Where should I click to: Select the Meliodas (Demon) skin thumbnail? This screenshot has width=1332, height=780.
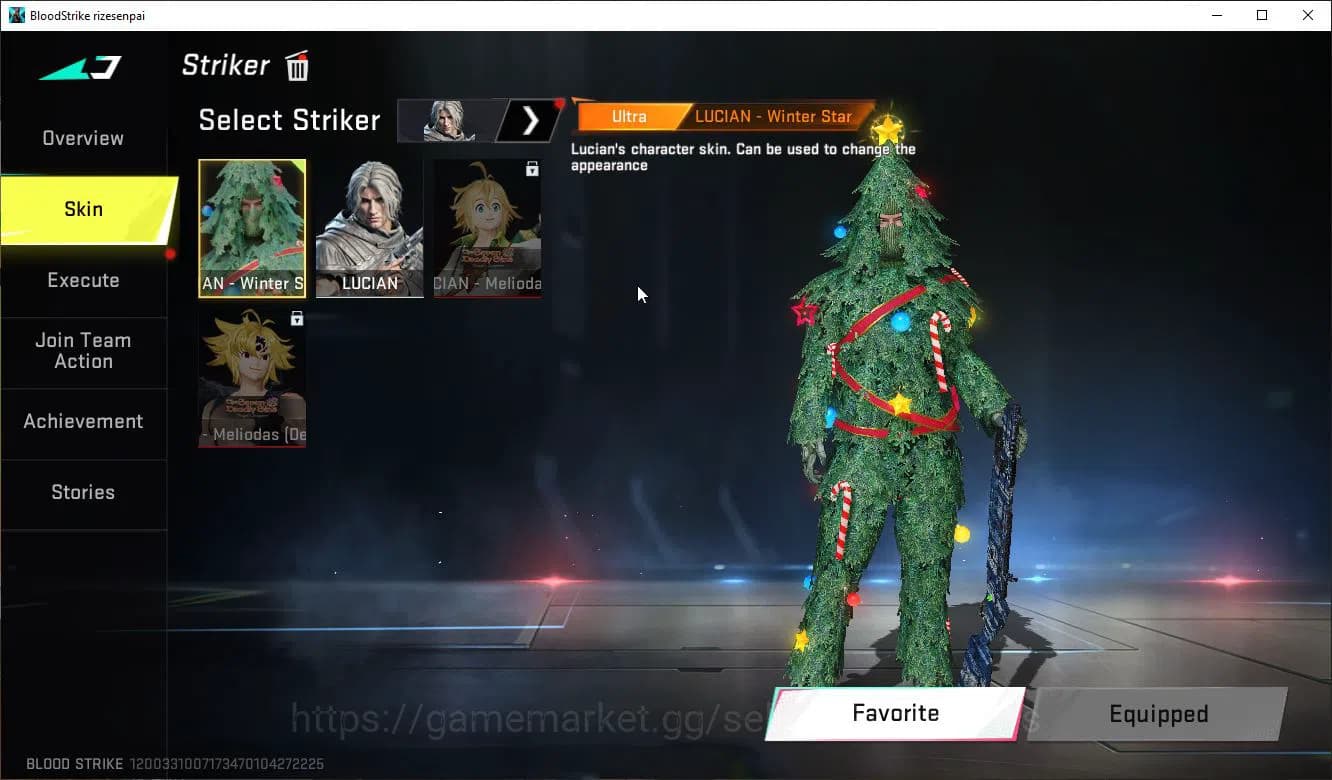tap(252, 378)
